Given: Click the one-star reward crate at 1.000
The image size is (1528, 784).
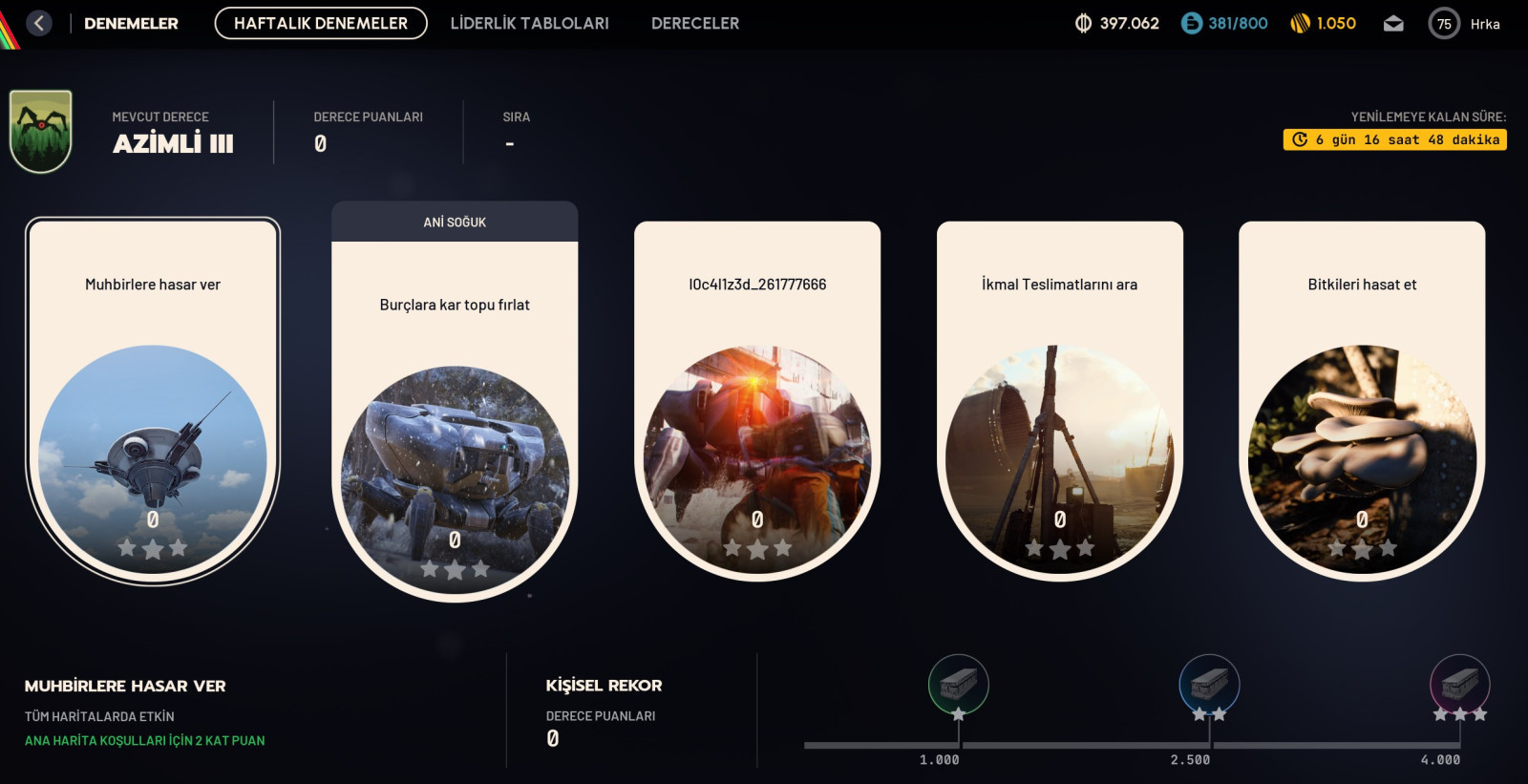Looking at the screenshot, I should (958, 685).
